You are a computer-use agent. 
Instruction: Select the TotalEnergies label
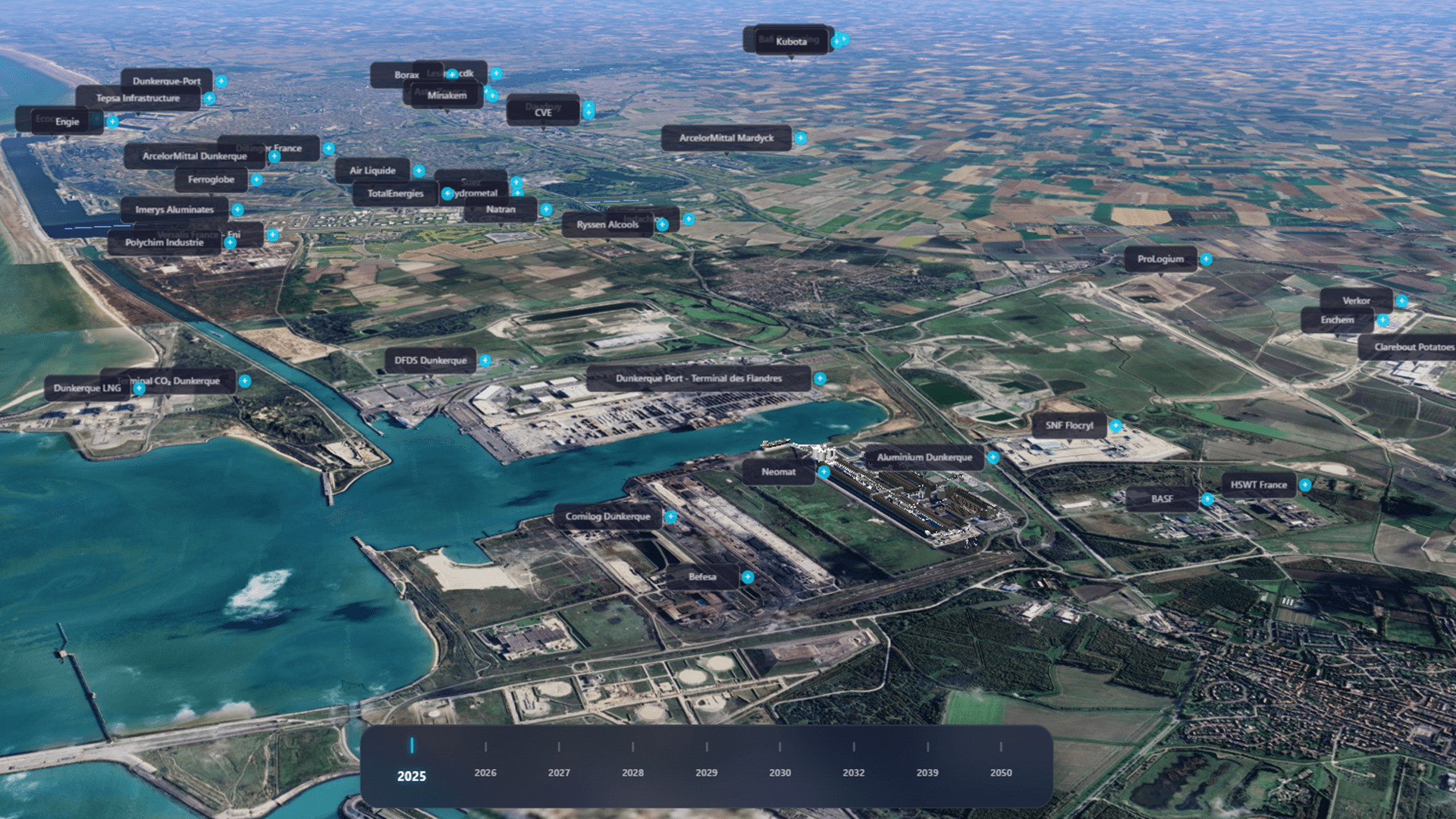[x=394, y=193]
